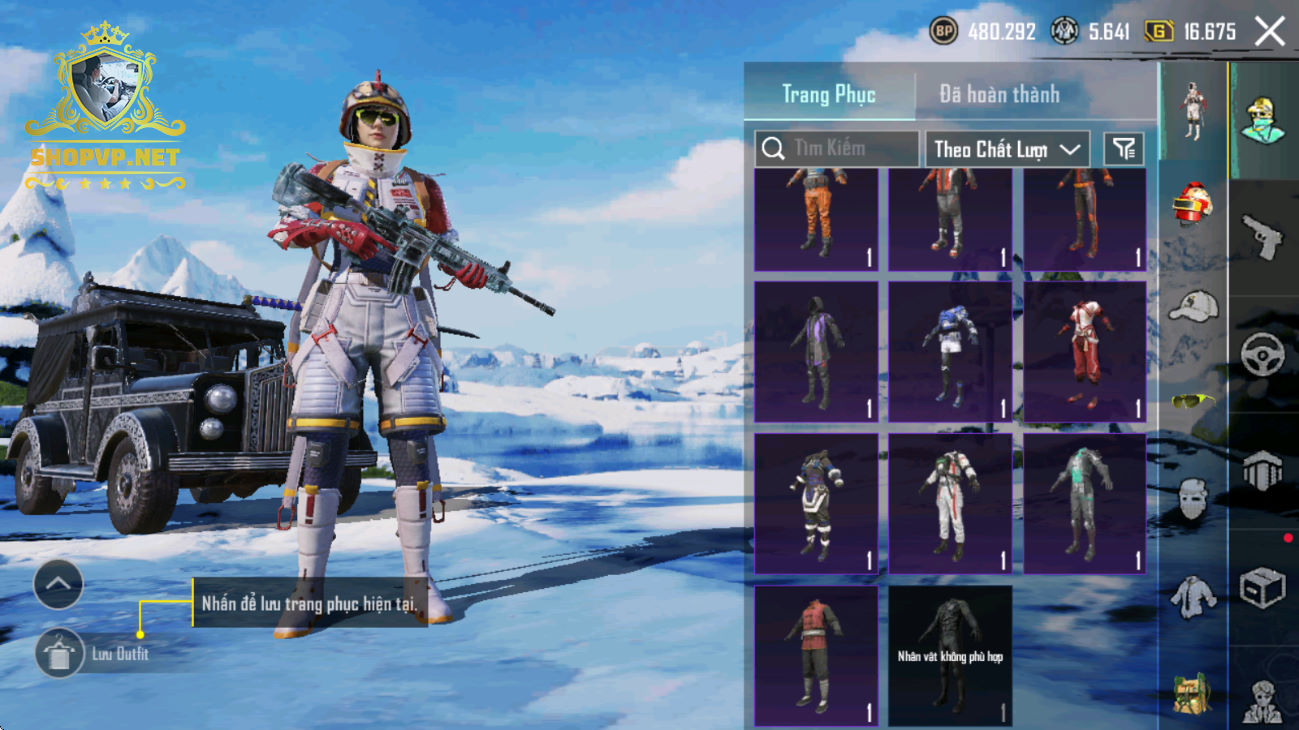Save current look with Lưu Outfit
The image size is (1299, 730).
point(60,654)
